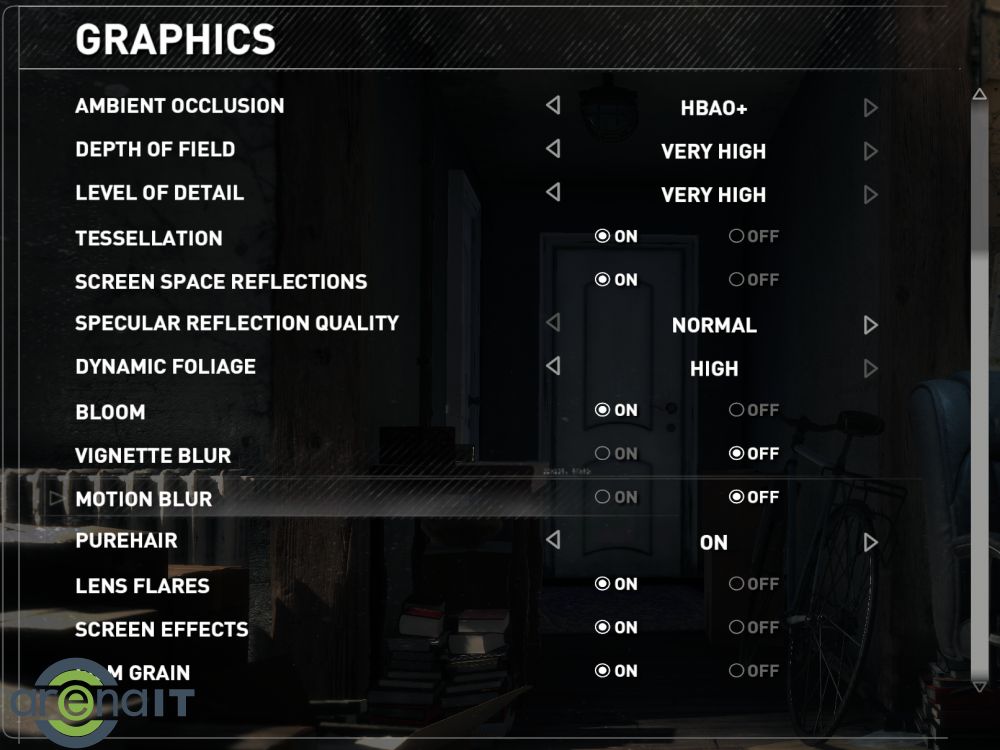Image resolution: width=1000 pixels, height=750 pixels.
Task: Click the left arrow for Ambient Occlusion
Action: pyautogui.click(x=553, y=105)
